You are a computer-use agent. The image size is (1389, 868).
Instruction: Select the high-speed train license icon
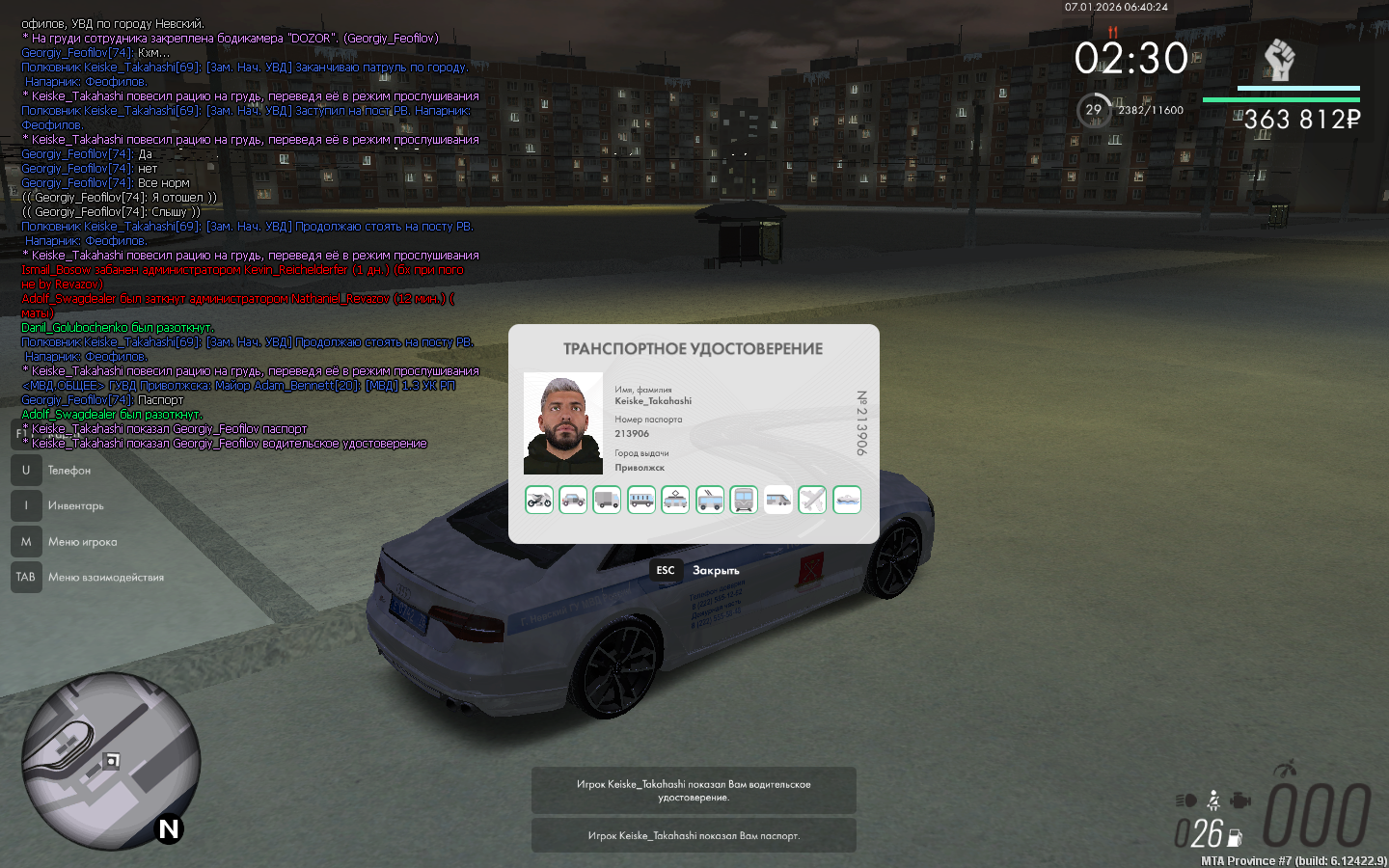click(x=778, y=500)
